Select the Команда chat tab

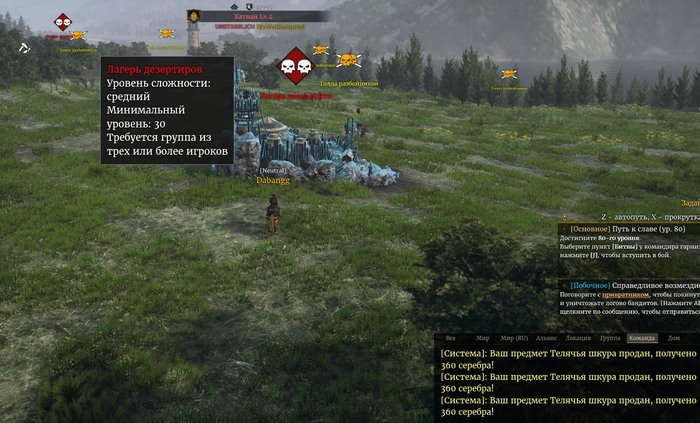coord(642,339)
